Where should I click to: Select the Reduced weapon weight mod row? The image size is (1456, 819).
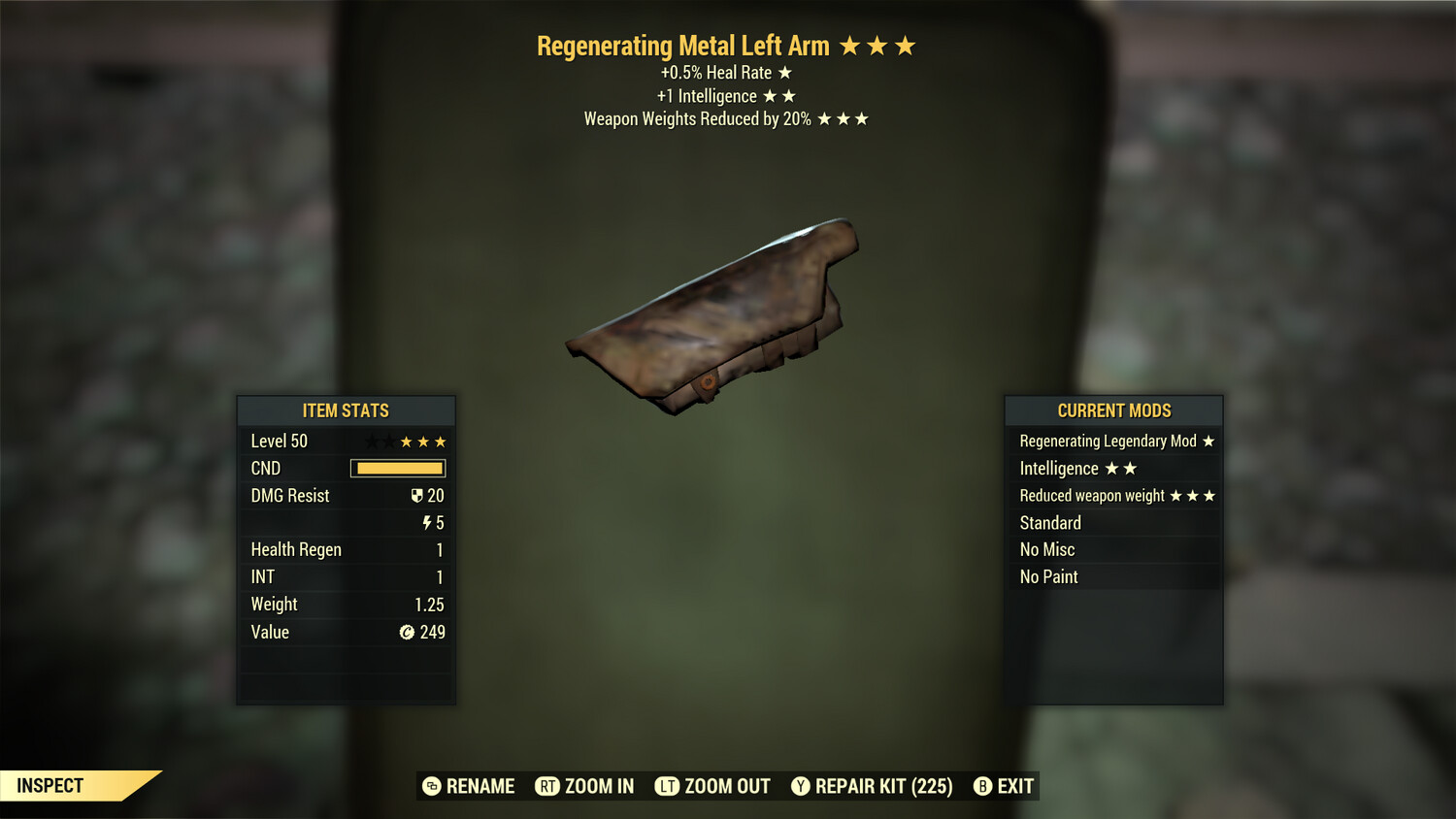click(x=1114, y=496)
